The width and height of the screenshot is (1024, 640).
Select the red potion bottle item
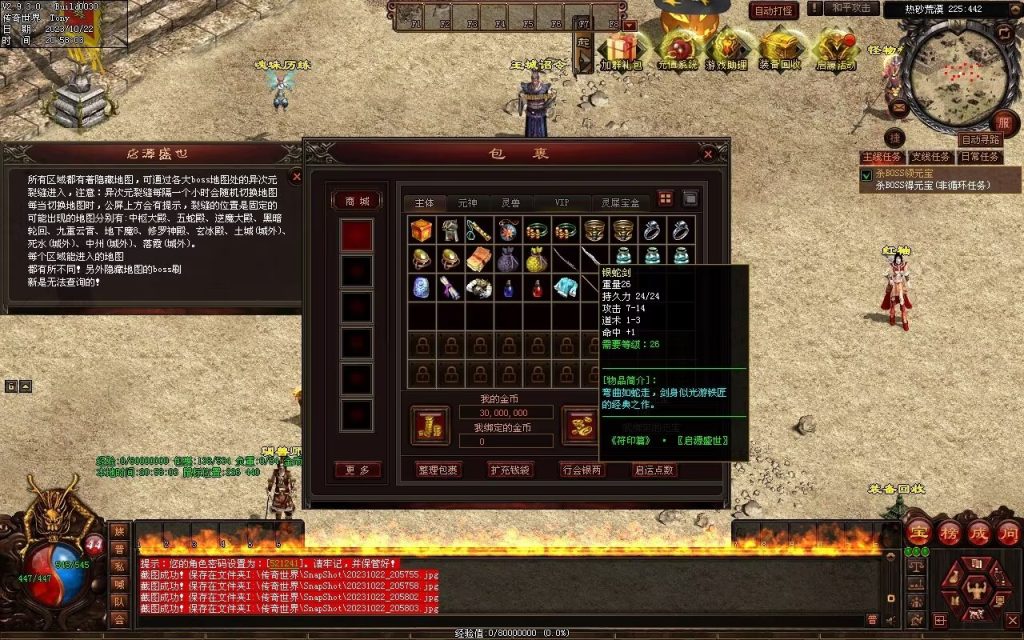pyautogui.click(x=538, y=289)
